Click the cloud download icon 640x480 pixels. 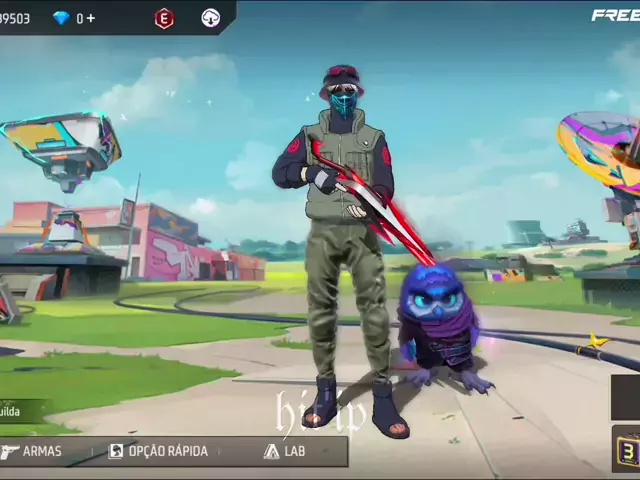point(210,18)
